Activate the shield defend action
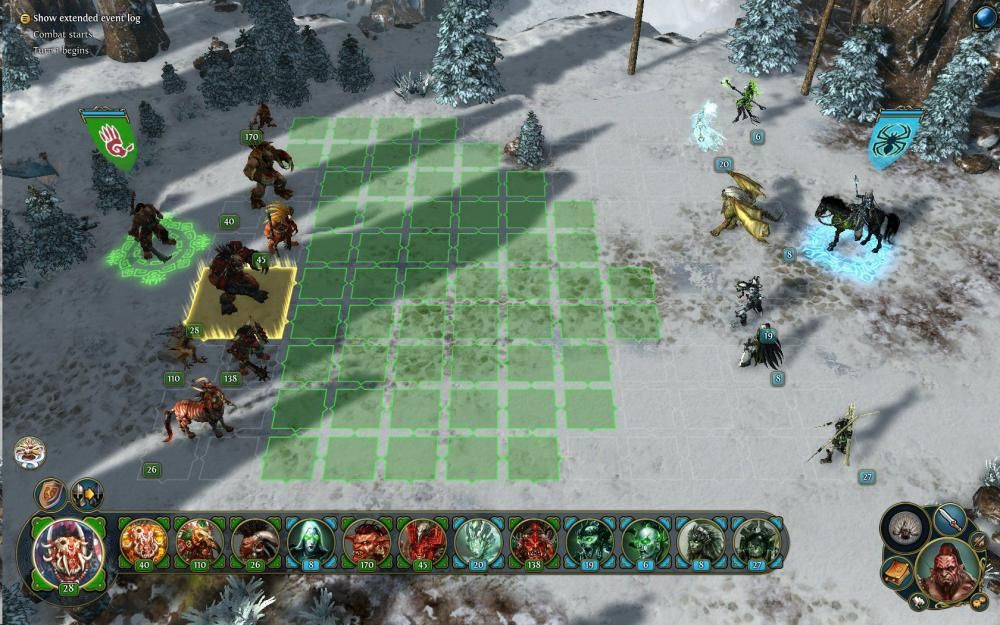 click(50, 494)
